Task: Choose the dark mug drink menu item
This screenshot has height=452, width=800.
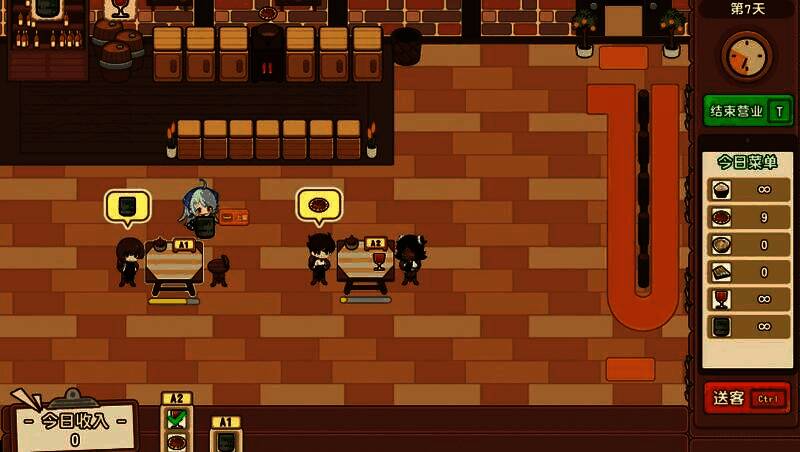Action: pos(720,326)
